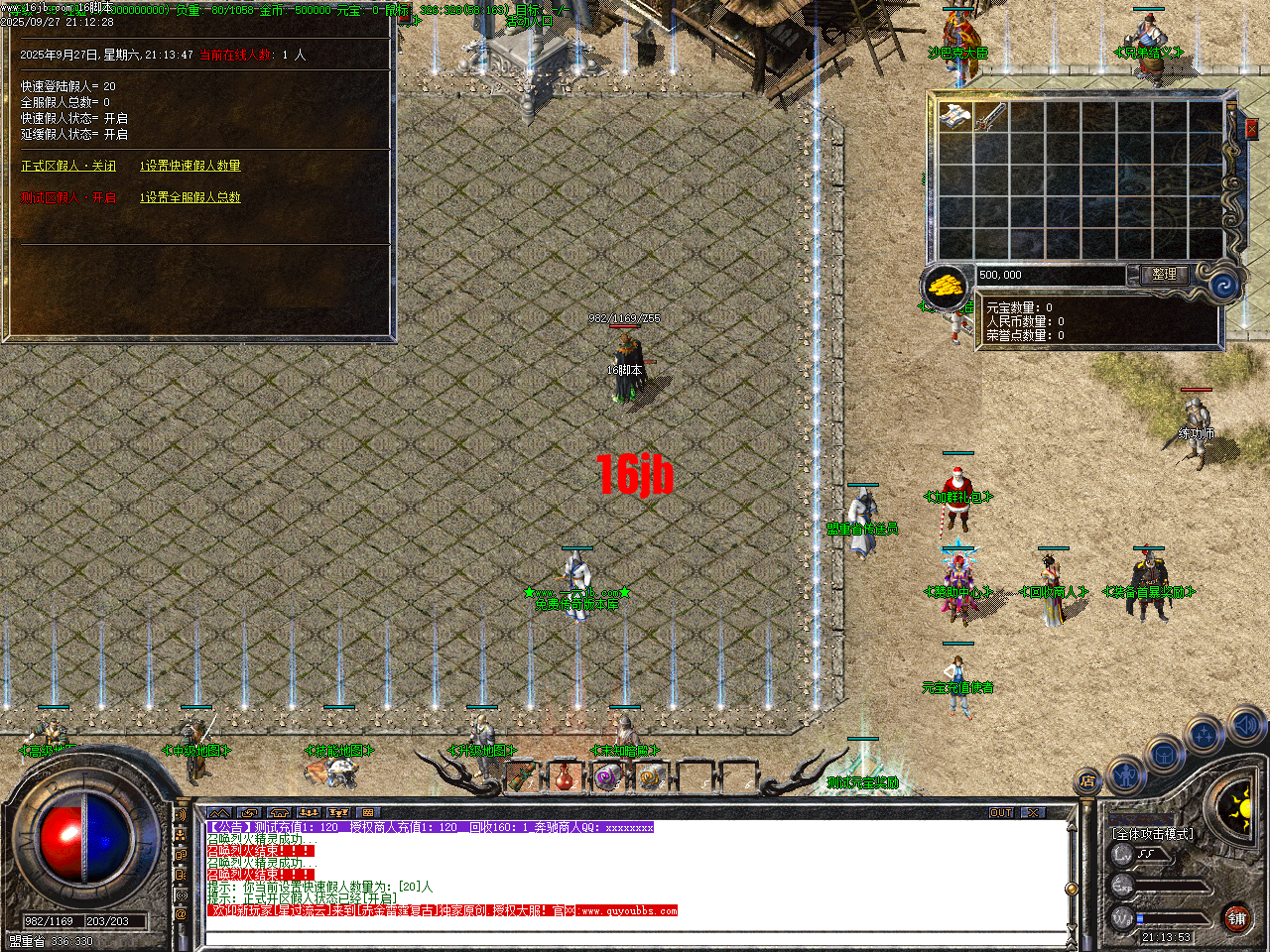Use the yellow stone in slot 4
The width and height of the screenshot is (1270, 952).
tap(650, 777)
